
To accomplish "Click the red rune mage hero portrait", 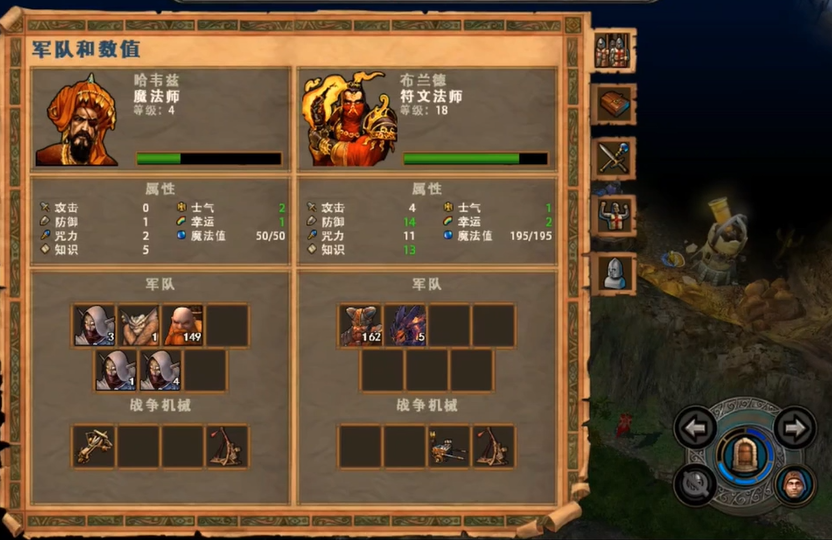I will click(343, 118).
